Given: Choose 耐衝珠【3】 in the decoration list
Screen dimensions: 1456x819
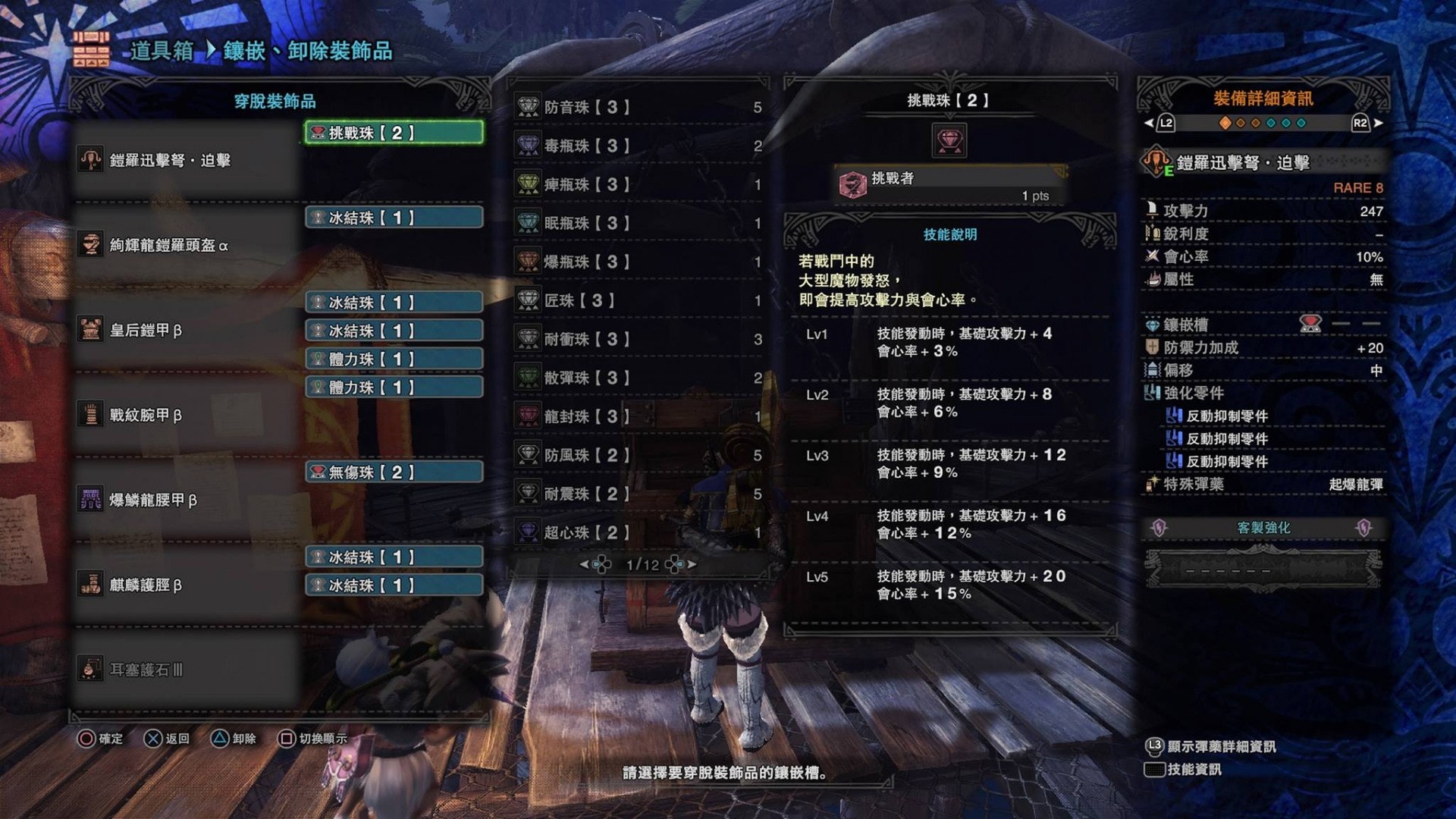Looking at the screenshot, I should click(637, 340).
